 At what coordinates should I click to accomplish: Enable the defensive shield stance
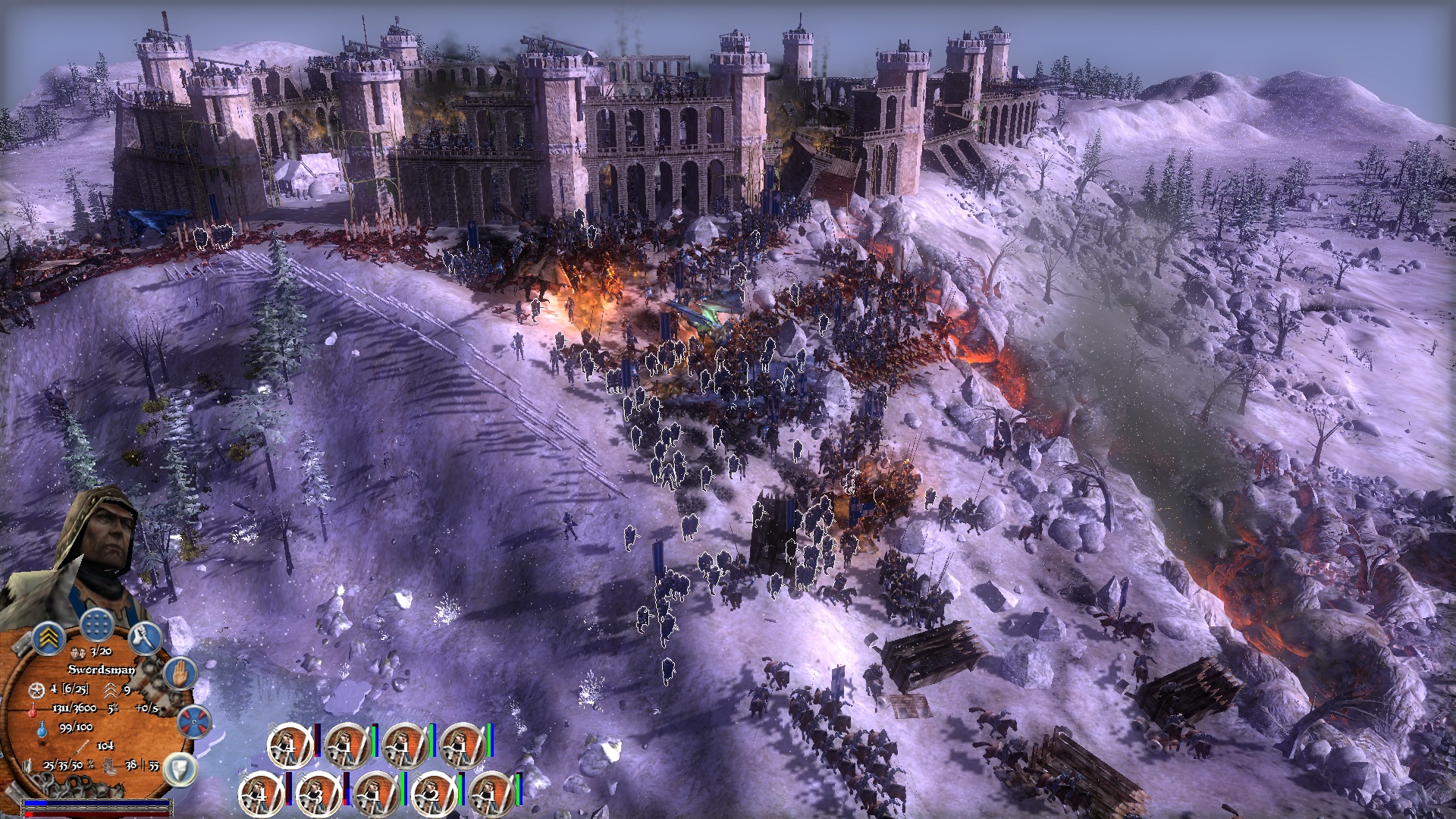[x=180, y=768]
